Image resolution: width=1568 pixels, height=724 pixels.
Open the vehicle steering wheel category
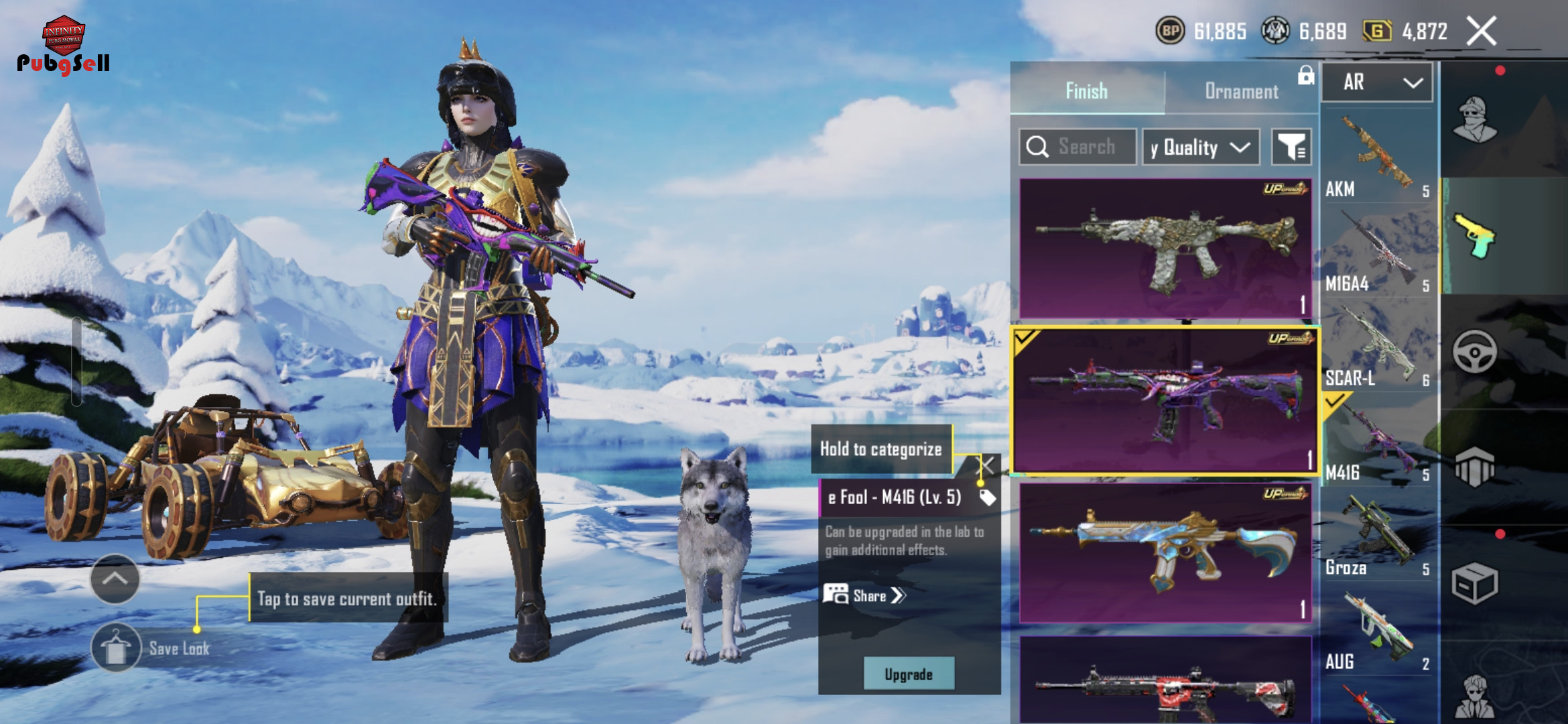[1474, 351]
